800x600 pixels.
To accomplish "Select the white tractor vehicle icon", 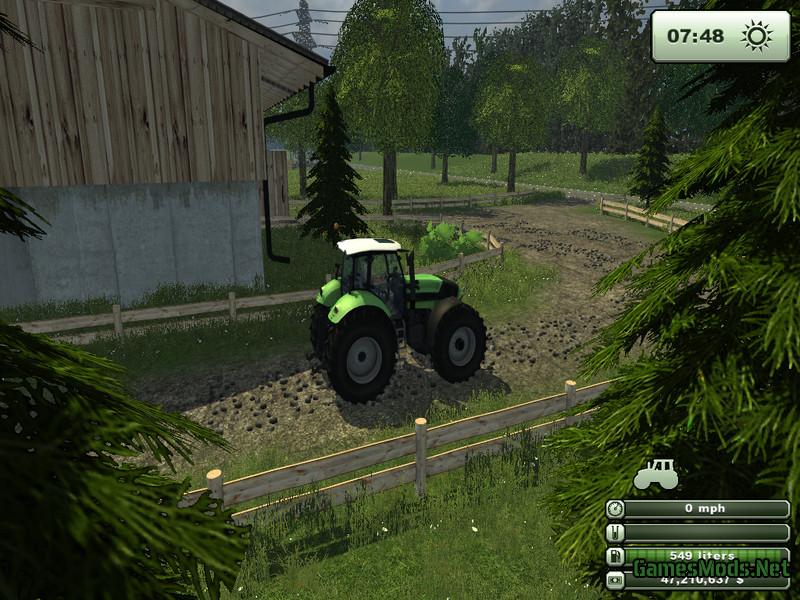I will pos(656,474).
